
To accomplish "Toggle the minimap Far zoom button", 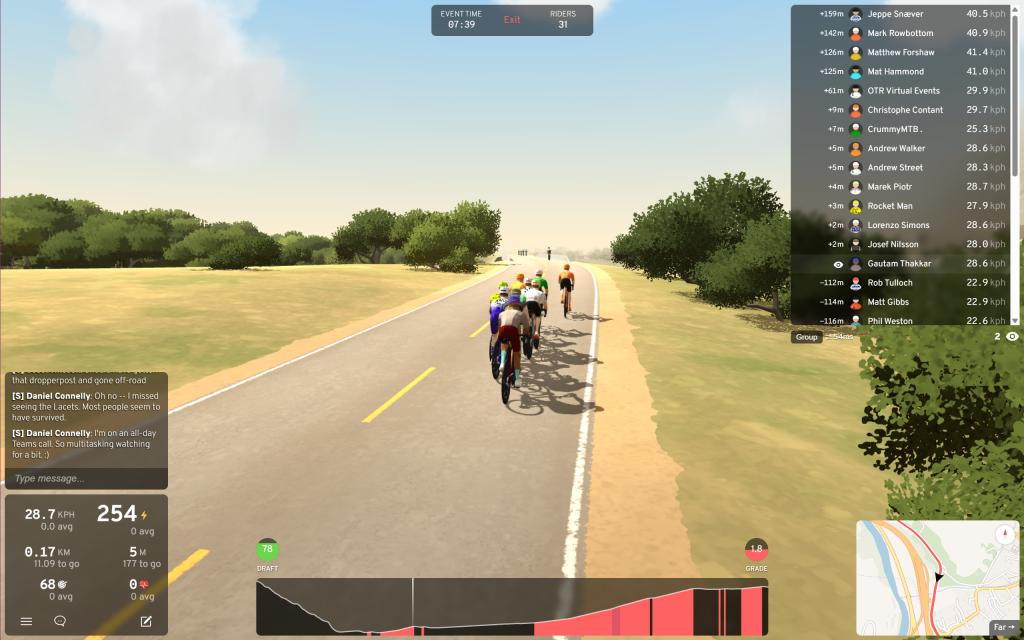I will (x=1003, y=627).
